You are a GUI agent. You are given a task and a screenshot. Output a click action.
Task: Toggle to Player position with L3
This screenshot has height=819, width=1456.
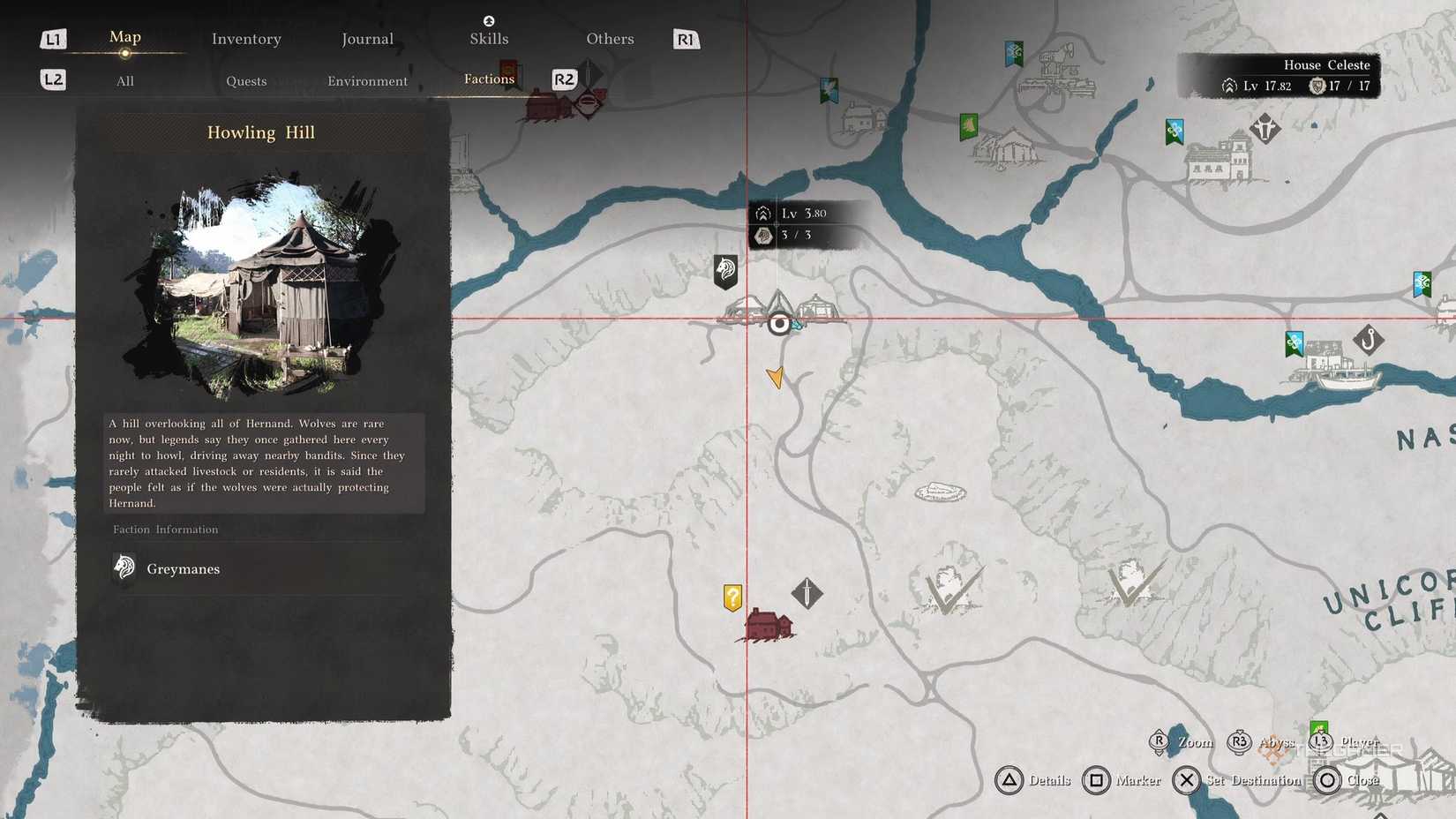[x=1320, y=742]
